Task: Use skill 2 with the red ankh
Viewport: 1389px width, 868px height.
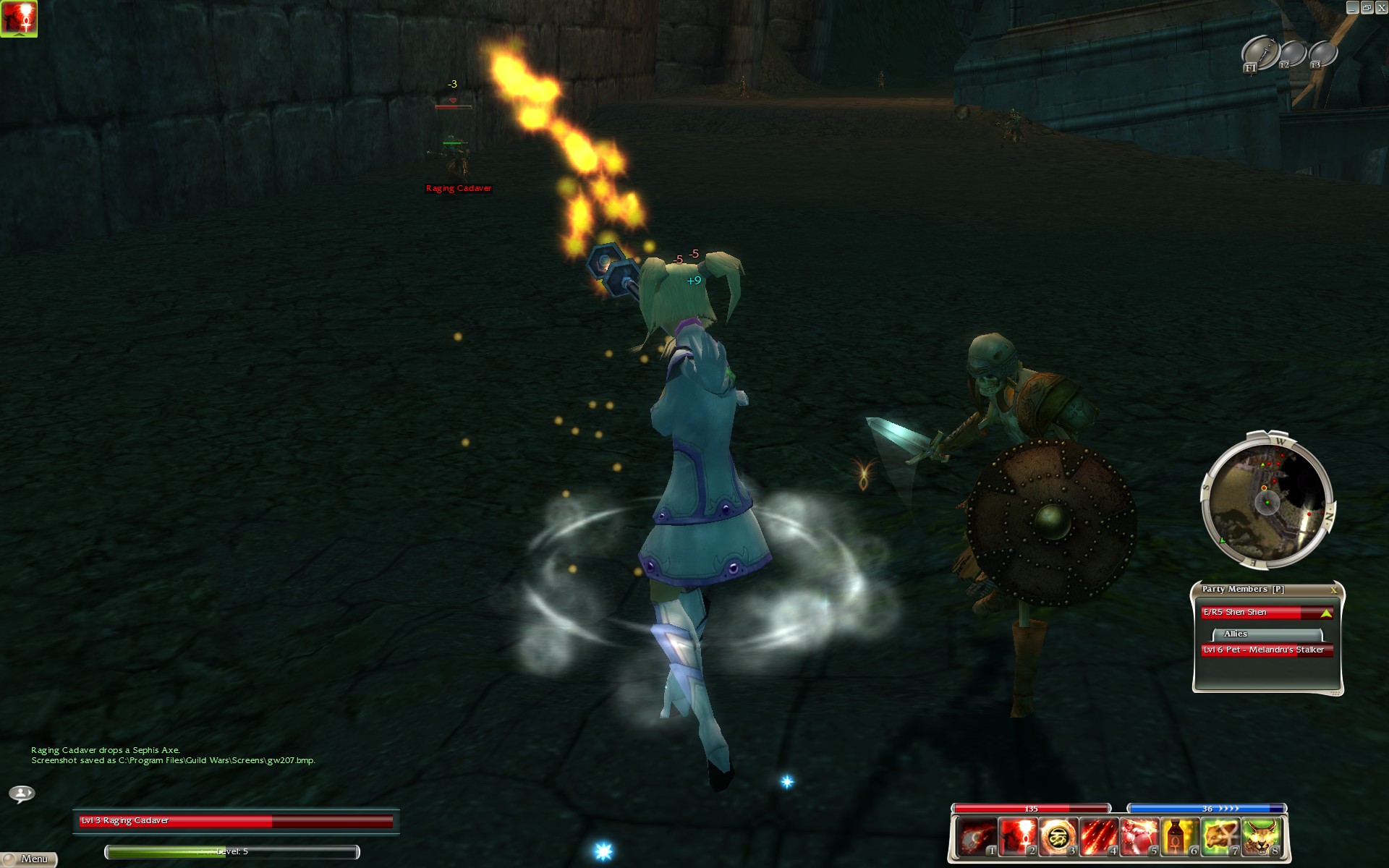Action: (1017, 837)
